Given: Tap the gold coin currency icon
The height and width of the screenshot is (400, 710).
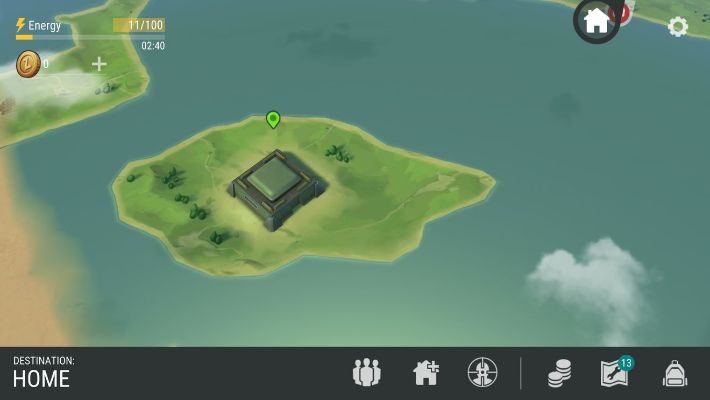Looking at the screenshot, I should (x=27, y=64).
